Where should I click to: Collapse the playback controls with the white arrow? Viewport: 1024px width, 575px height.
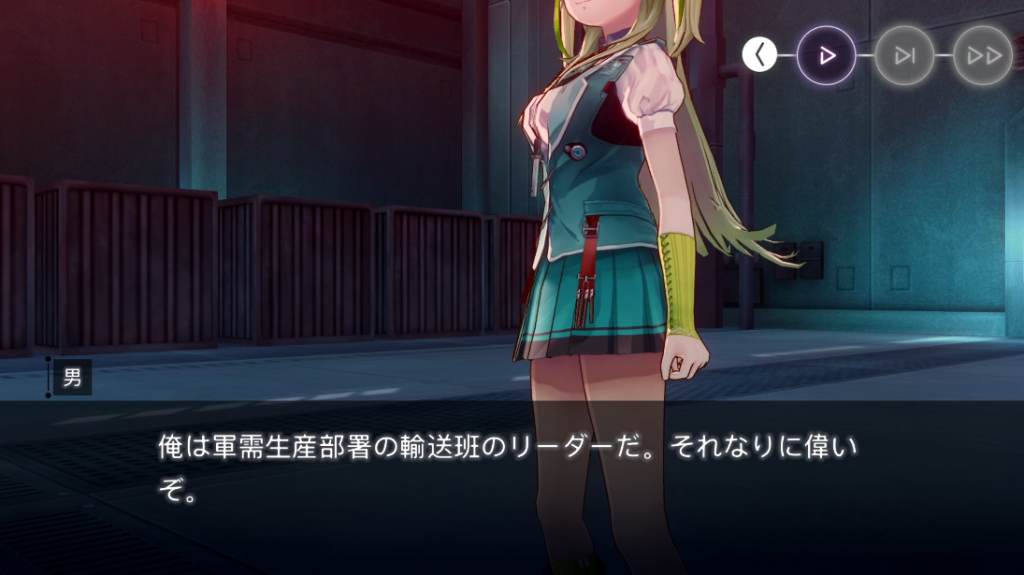[x=760, y=56]
